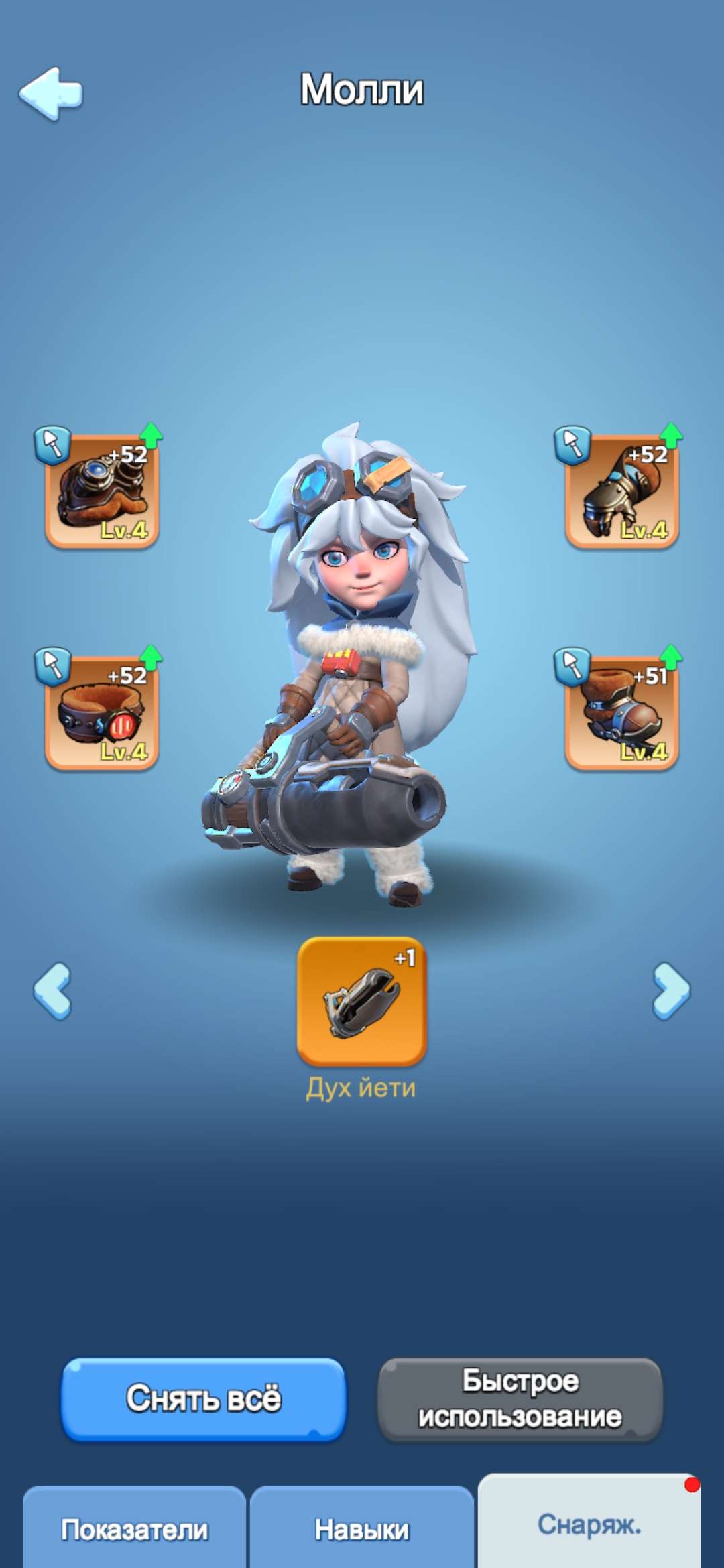Switch to the Навыки tab
Screen dimensions: 724x1568
click(361, 1529)
